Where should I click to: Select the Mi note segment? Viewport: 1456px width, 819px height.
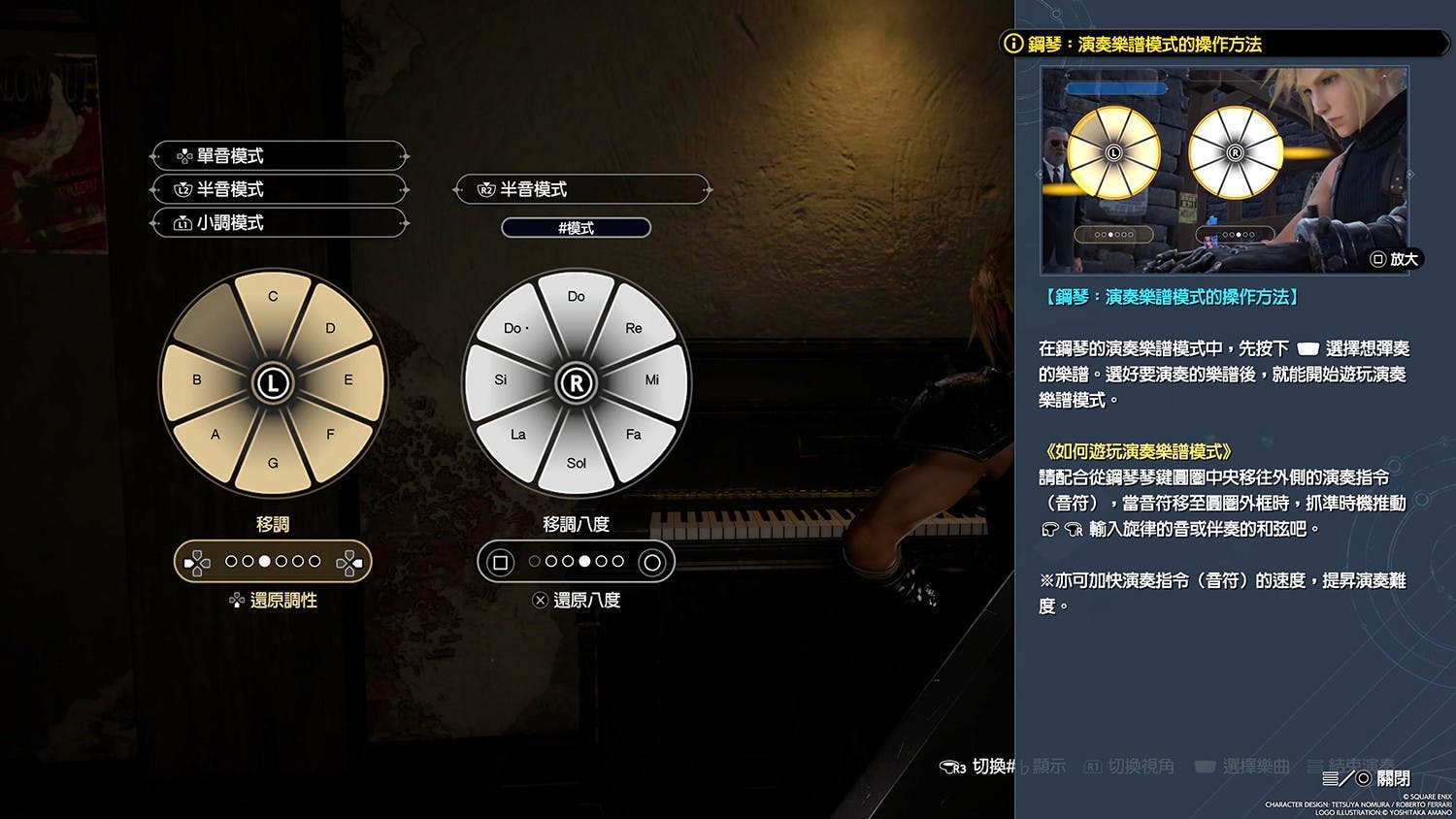[651, 380]
